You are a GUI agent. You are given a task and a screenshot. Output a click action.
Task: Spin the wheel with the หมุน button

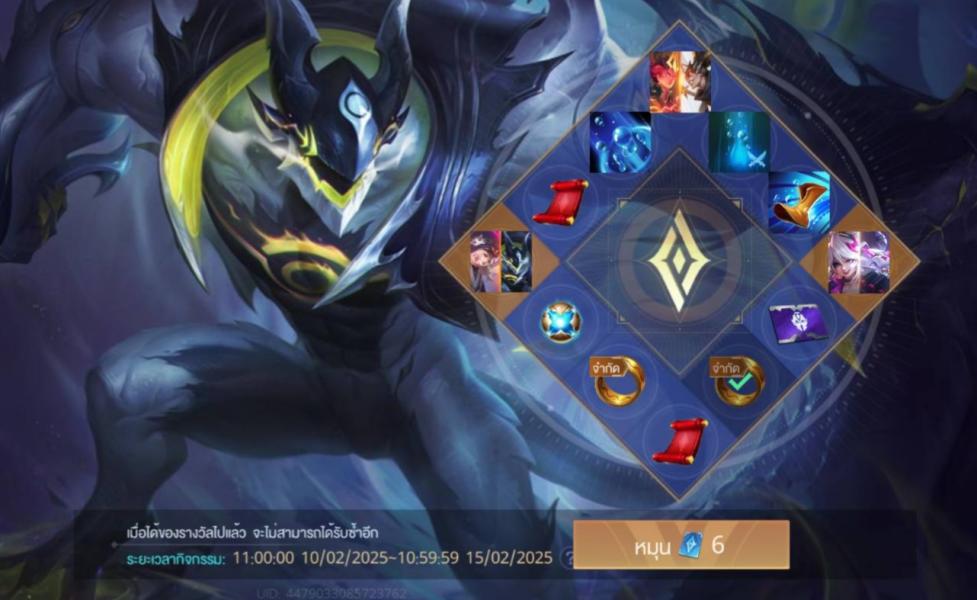681,545
